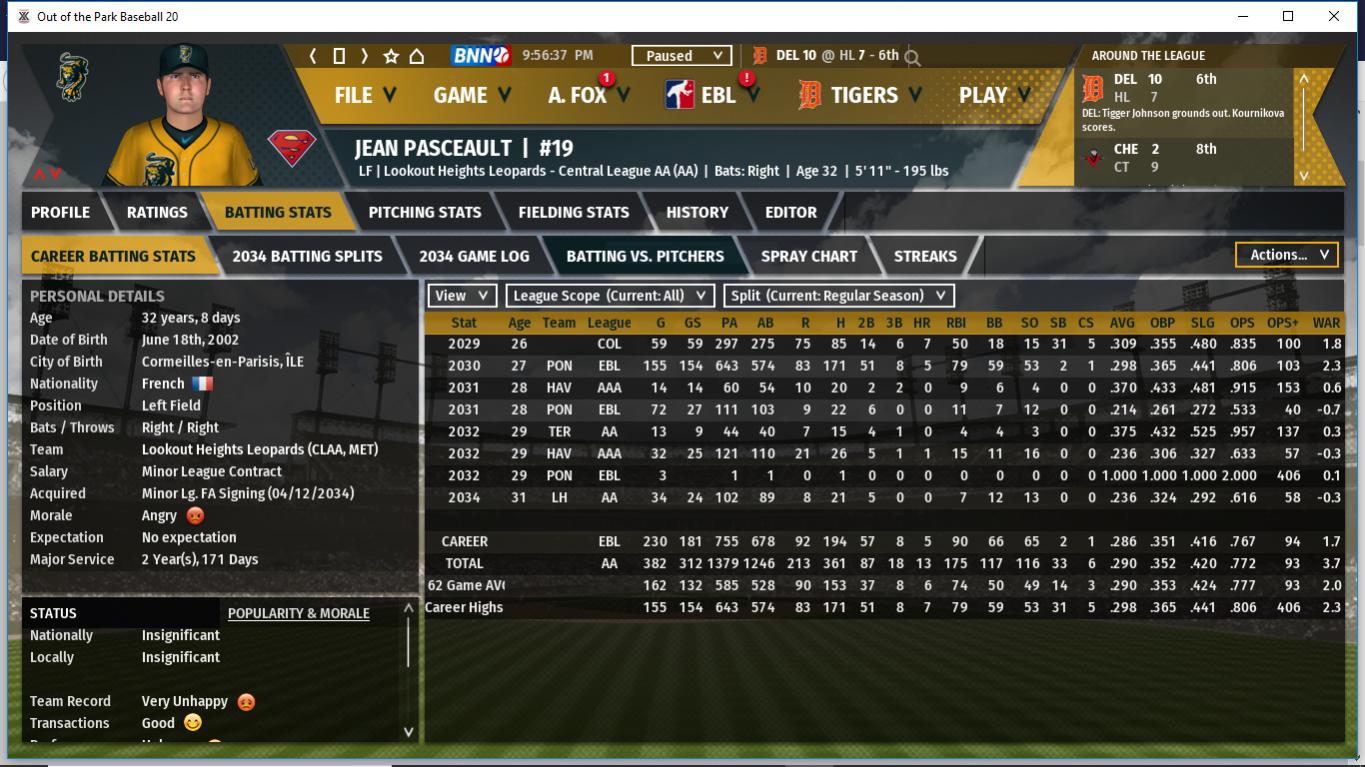Open the Paused game speed dropdown

[681, 56]
